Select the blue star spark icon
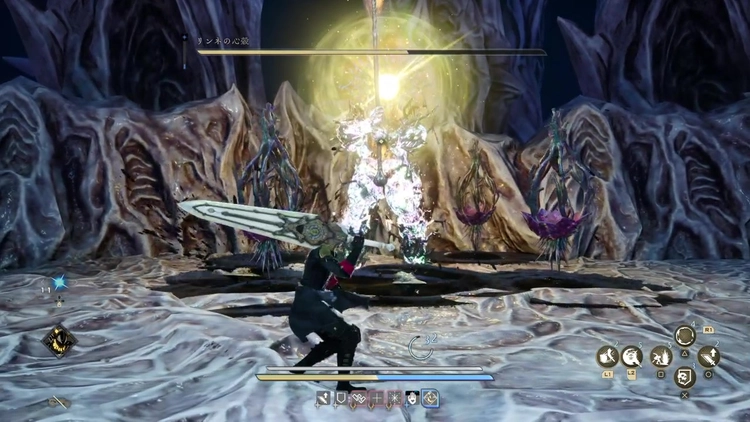 tap(58, 284)
